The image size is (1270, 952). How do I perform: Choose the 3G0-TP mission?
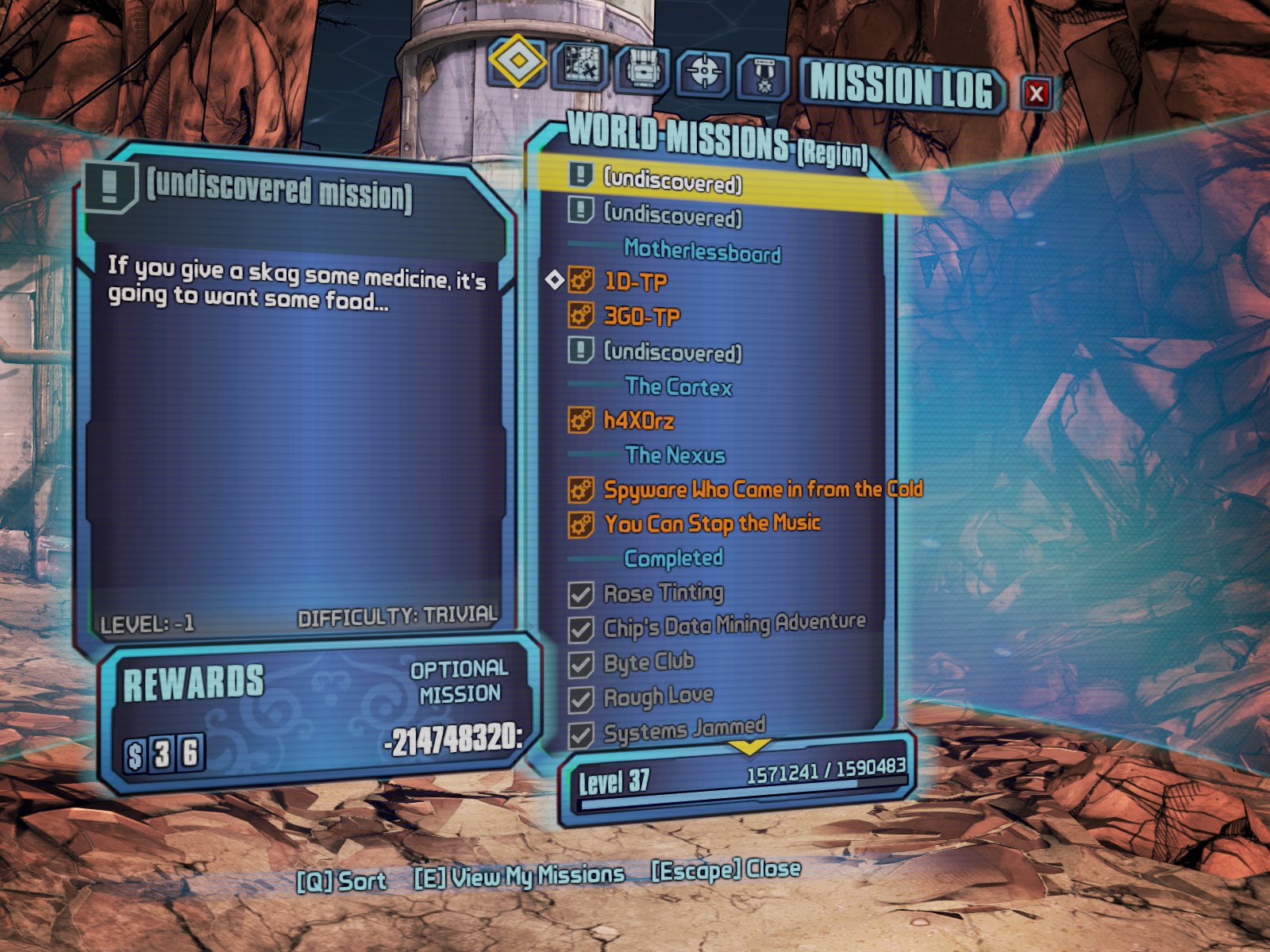point(641,317)
